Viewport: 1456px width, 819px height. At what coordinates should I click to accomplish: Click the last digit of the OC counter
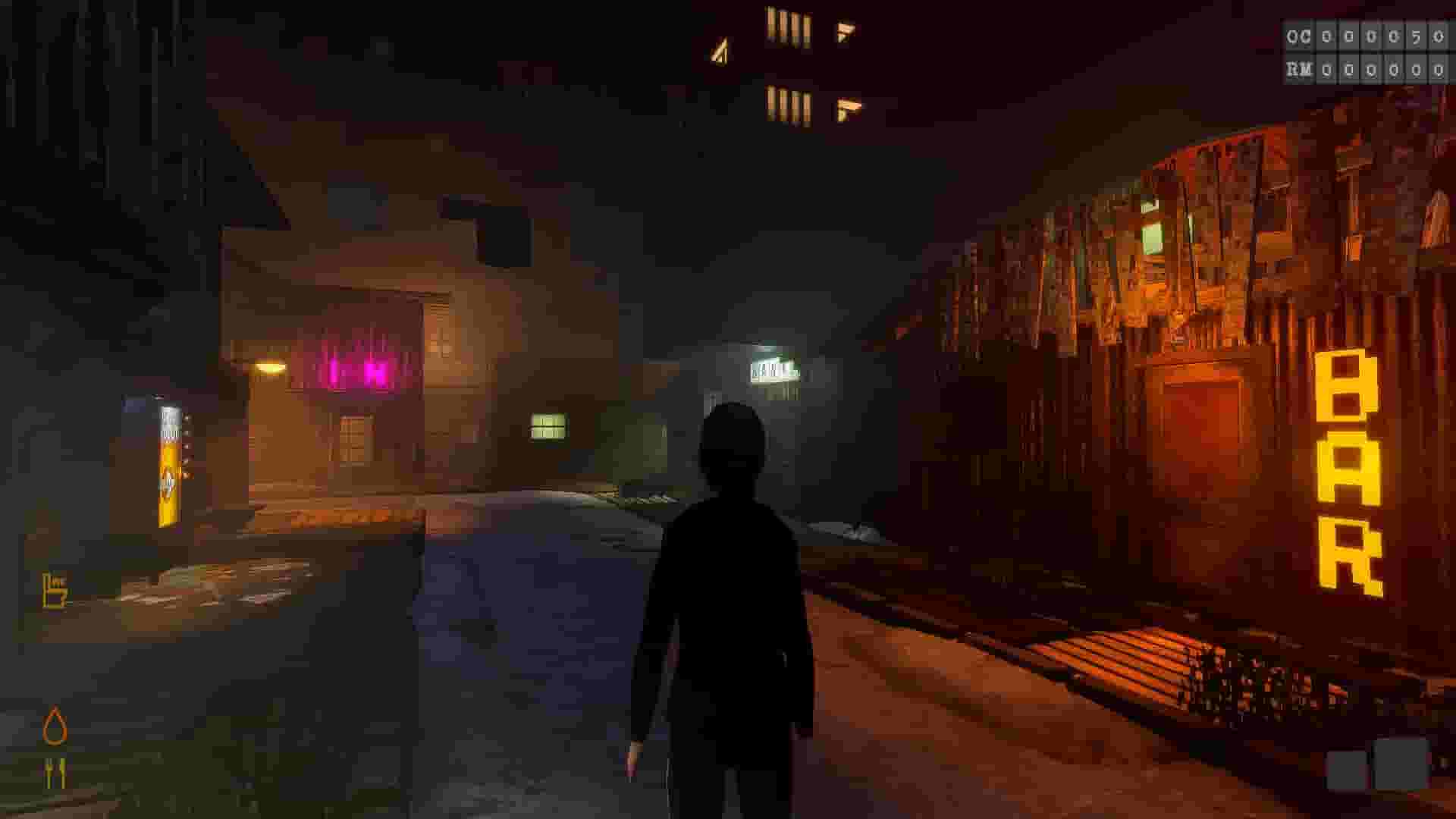pyautogui.click(x=1439, y=36)
